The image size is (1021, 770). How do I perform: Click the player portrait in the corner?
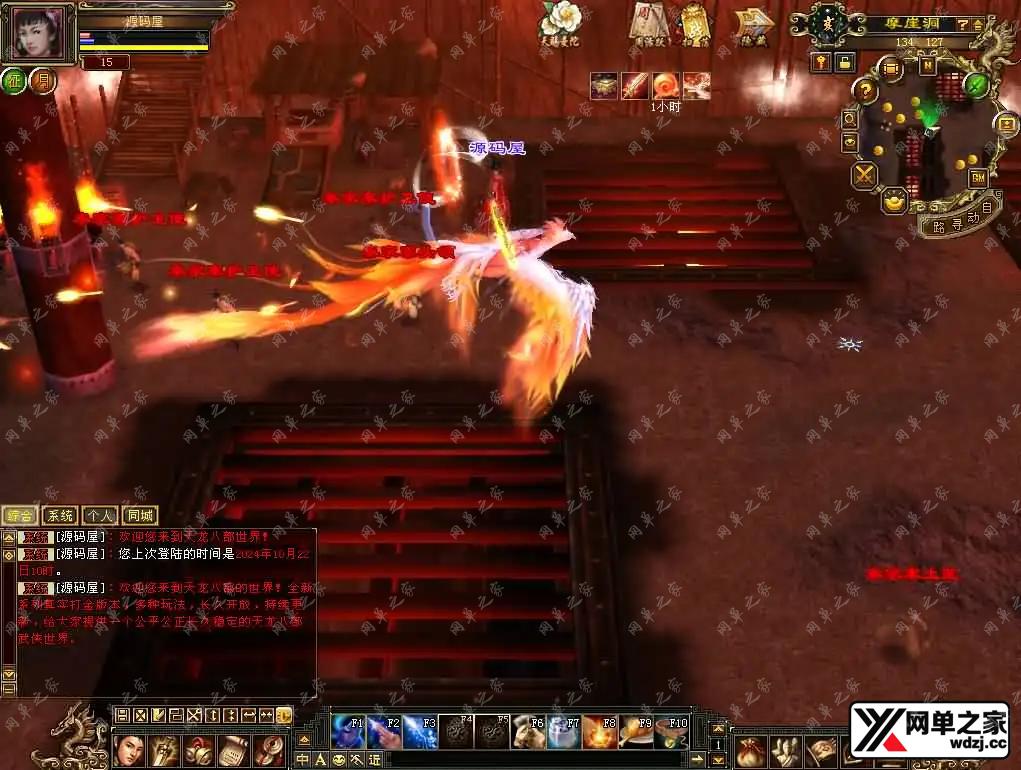click(40, 32)
